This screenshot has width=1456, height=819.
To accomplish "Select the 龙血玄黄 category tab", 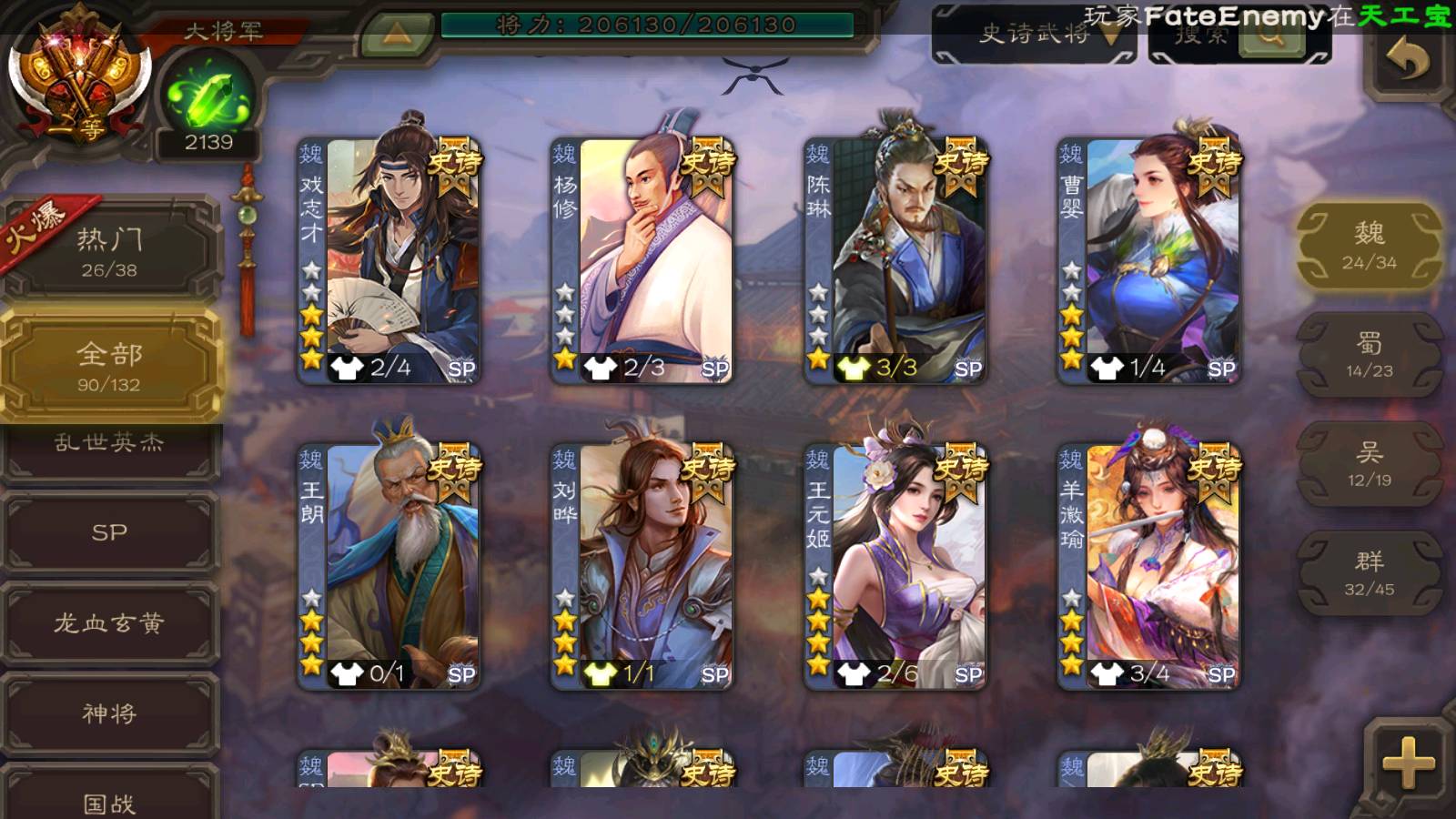I will (109, 623).
